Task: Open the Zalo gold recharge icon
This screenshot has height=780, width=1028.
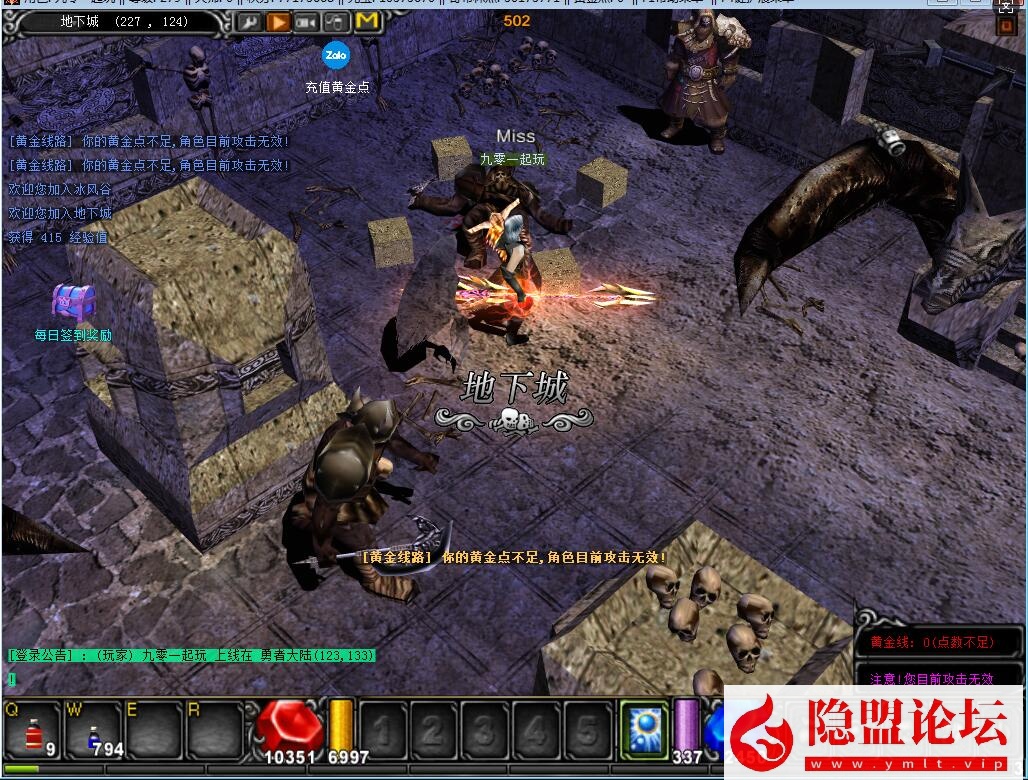Action: (336, 55)
